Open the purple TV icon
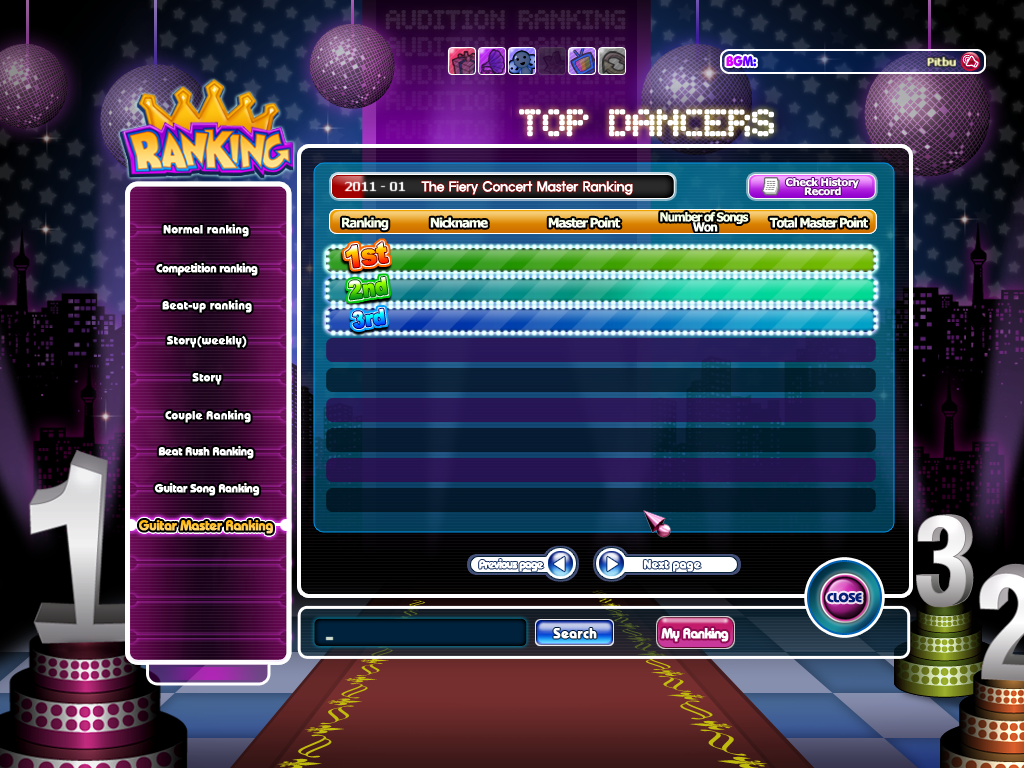1024x768 pixels. [582, 61]
